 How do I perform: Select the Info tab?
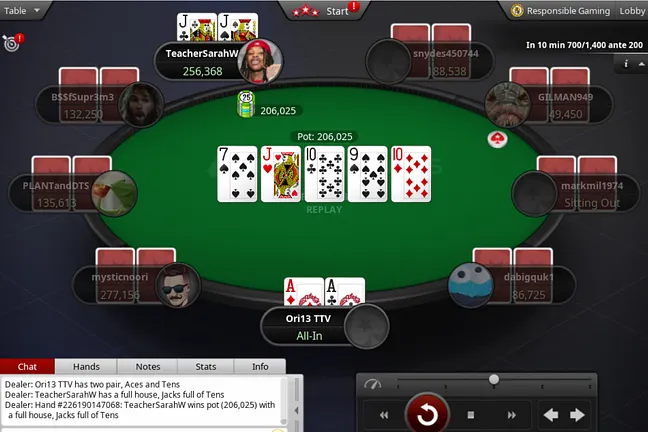(259, 367)
